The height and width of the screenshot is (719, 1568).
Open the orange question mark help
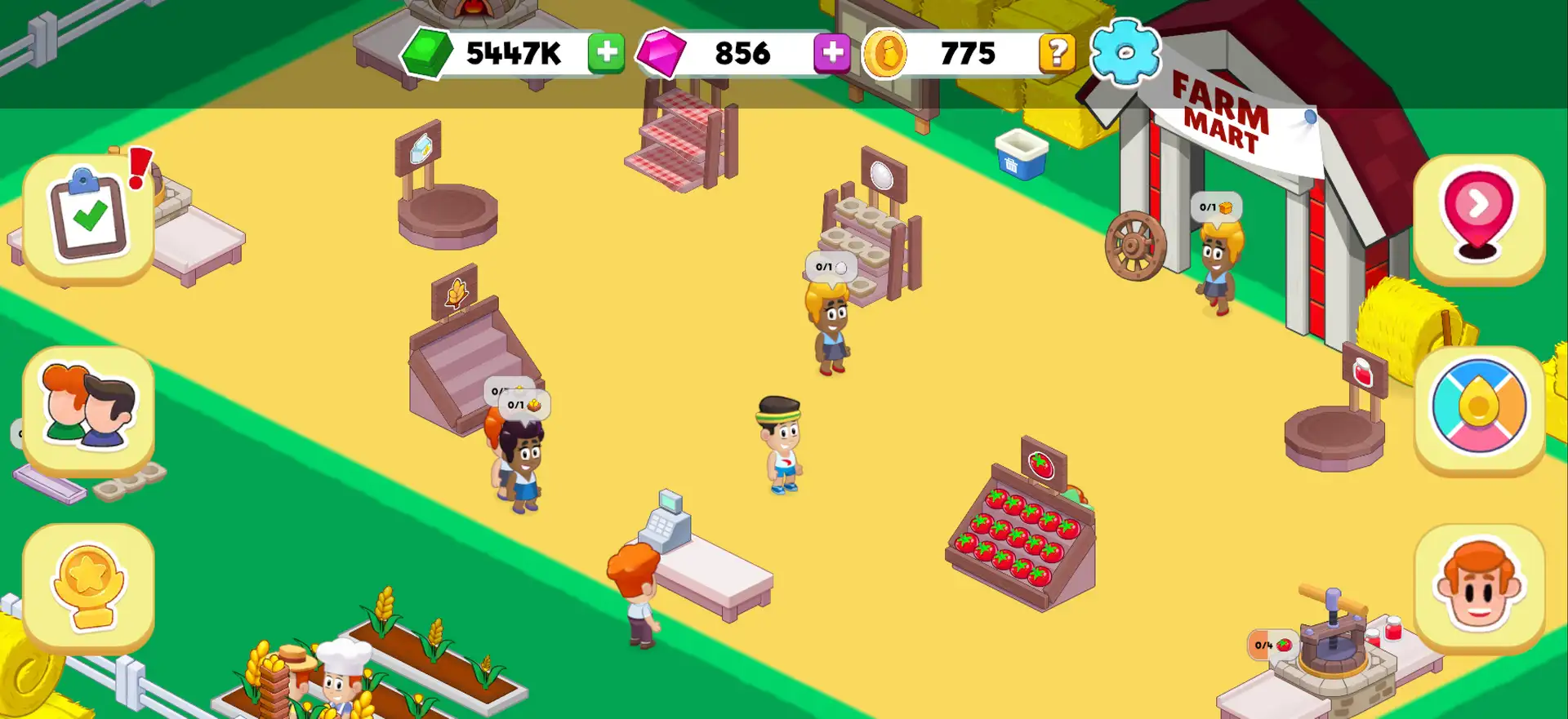click(1057, 54)
